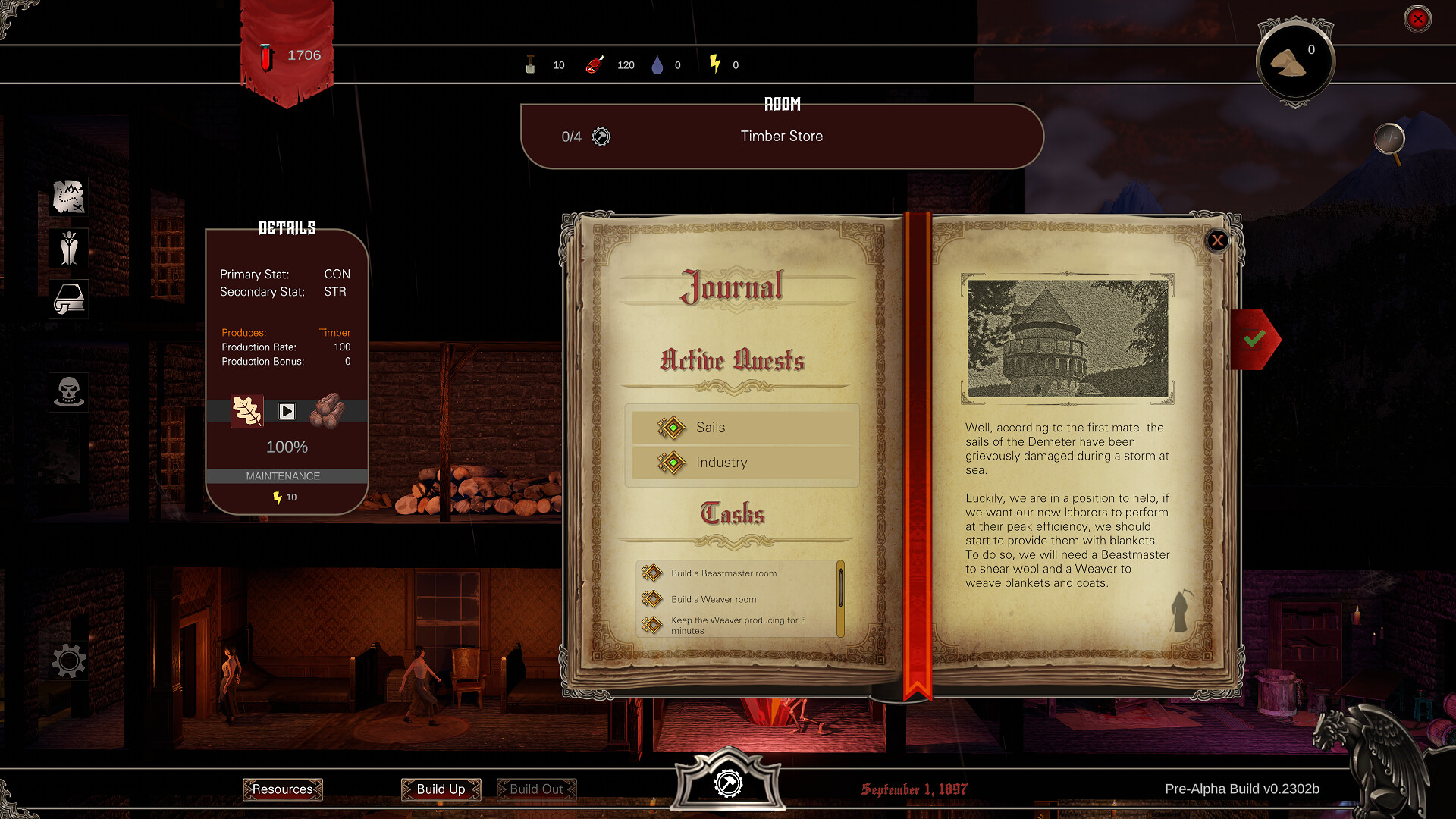Click the lightning energy icon at the top
The height and width of the screenshot is (819, 1456).
pyautogui.click(x=714, y=64)
